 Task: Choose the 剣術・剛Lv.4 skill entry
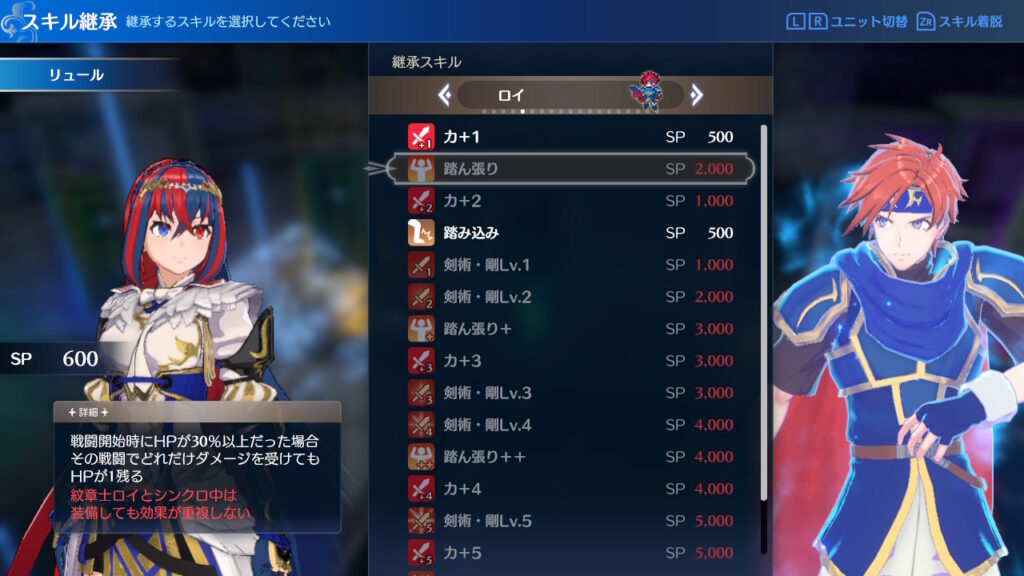click(x=570, y=425)
